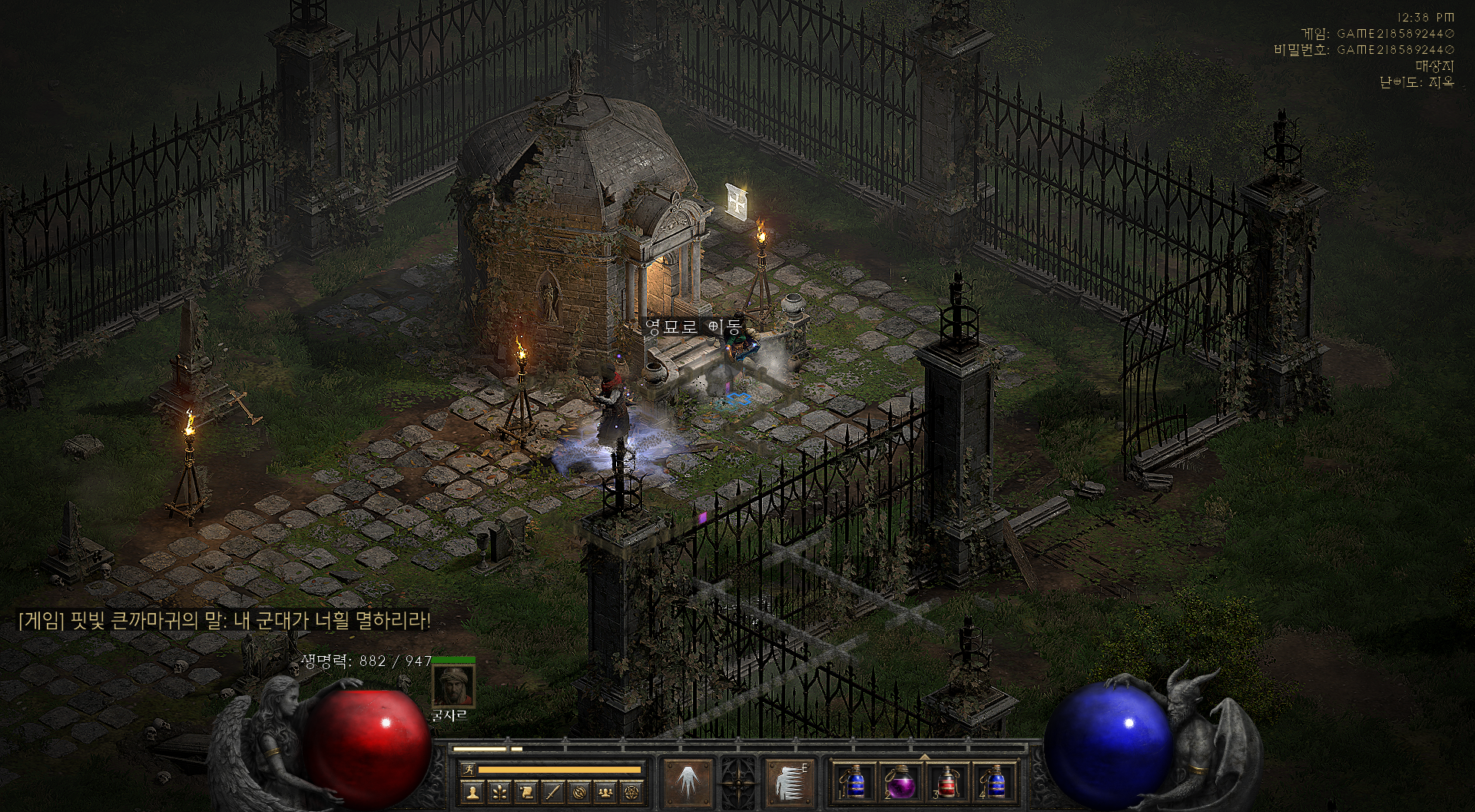Viewport: 1475px width, 812px height.
Task: Use the blue mana potion in belt slot 1
Action: 854,782
